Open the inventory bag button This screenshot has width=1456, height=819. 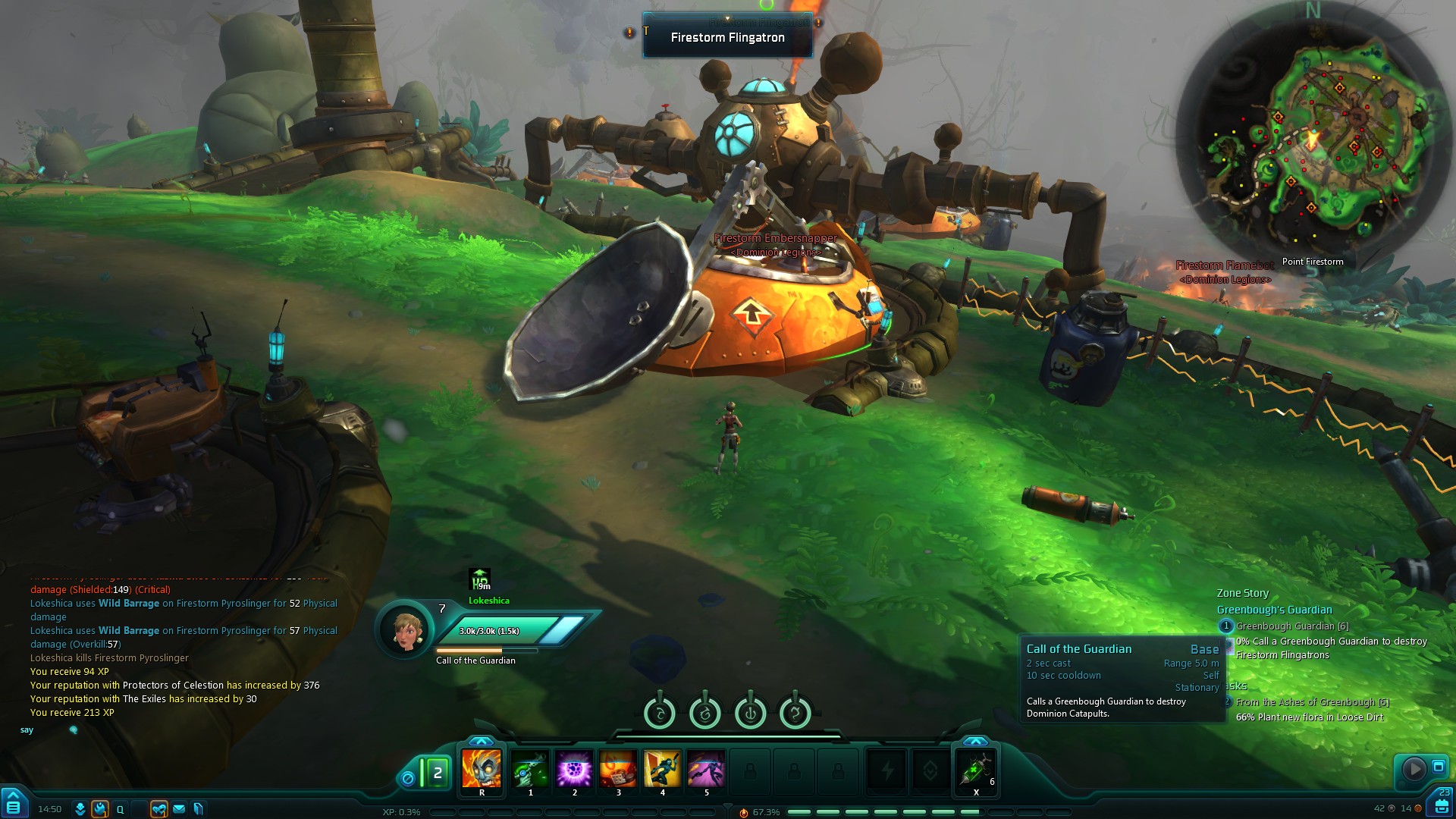pyautogui.click(x=1442, y=805)
